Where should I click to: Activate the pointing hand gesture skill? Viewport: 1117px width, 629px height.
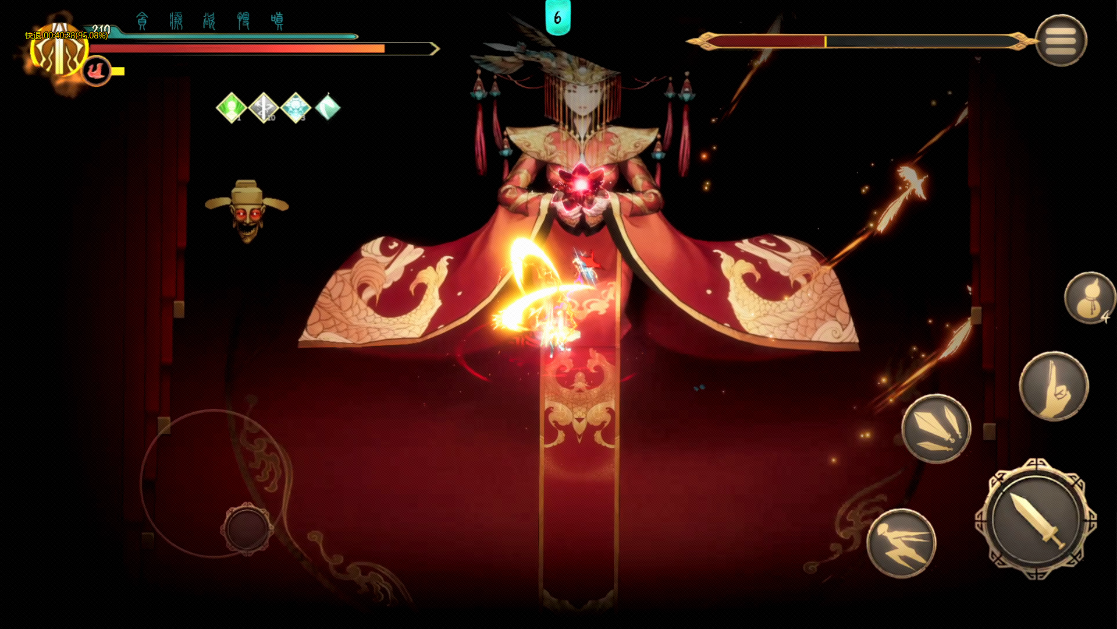click(x=1053, y=386)
